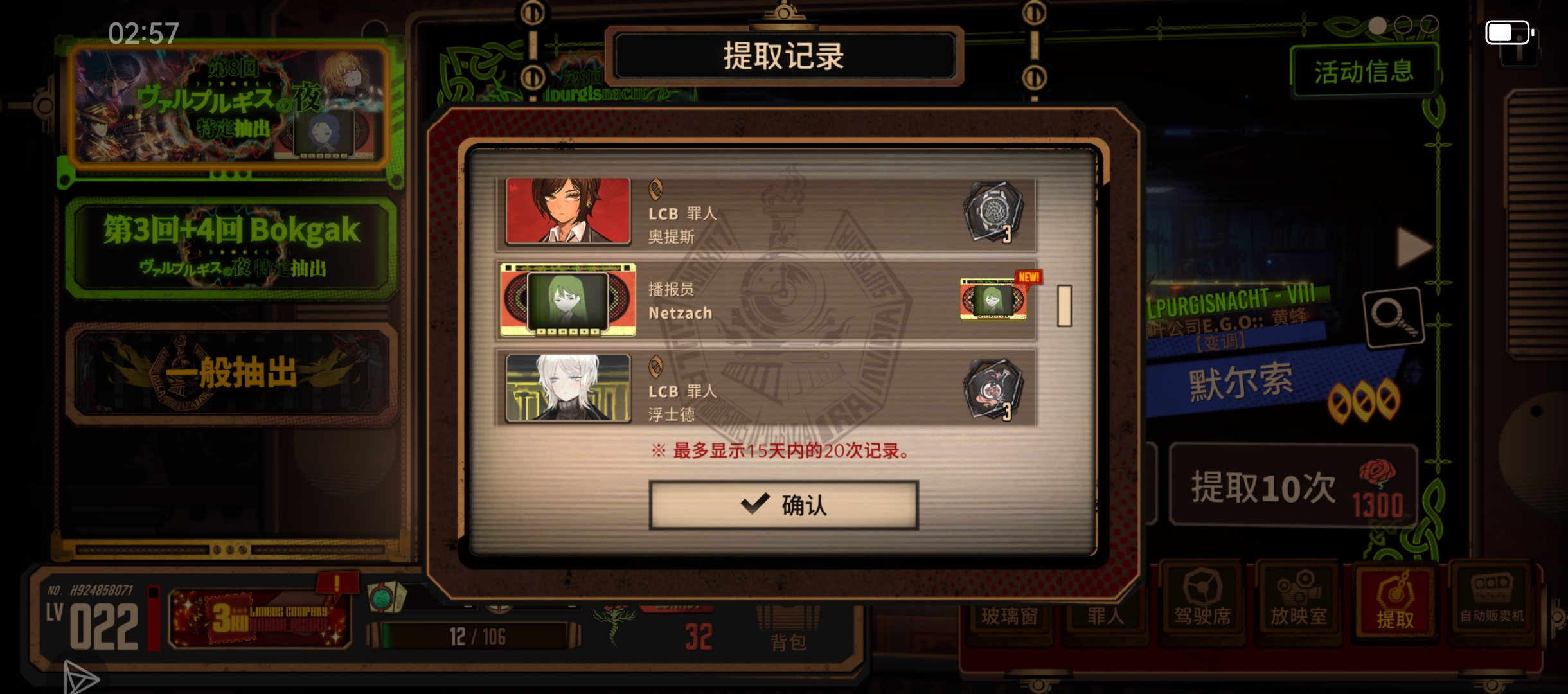Select the third page indicator dot
This screenshot has height=694, width=1568.
(x=1430, y=25)
